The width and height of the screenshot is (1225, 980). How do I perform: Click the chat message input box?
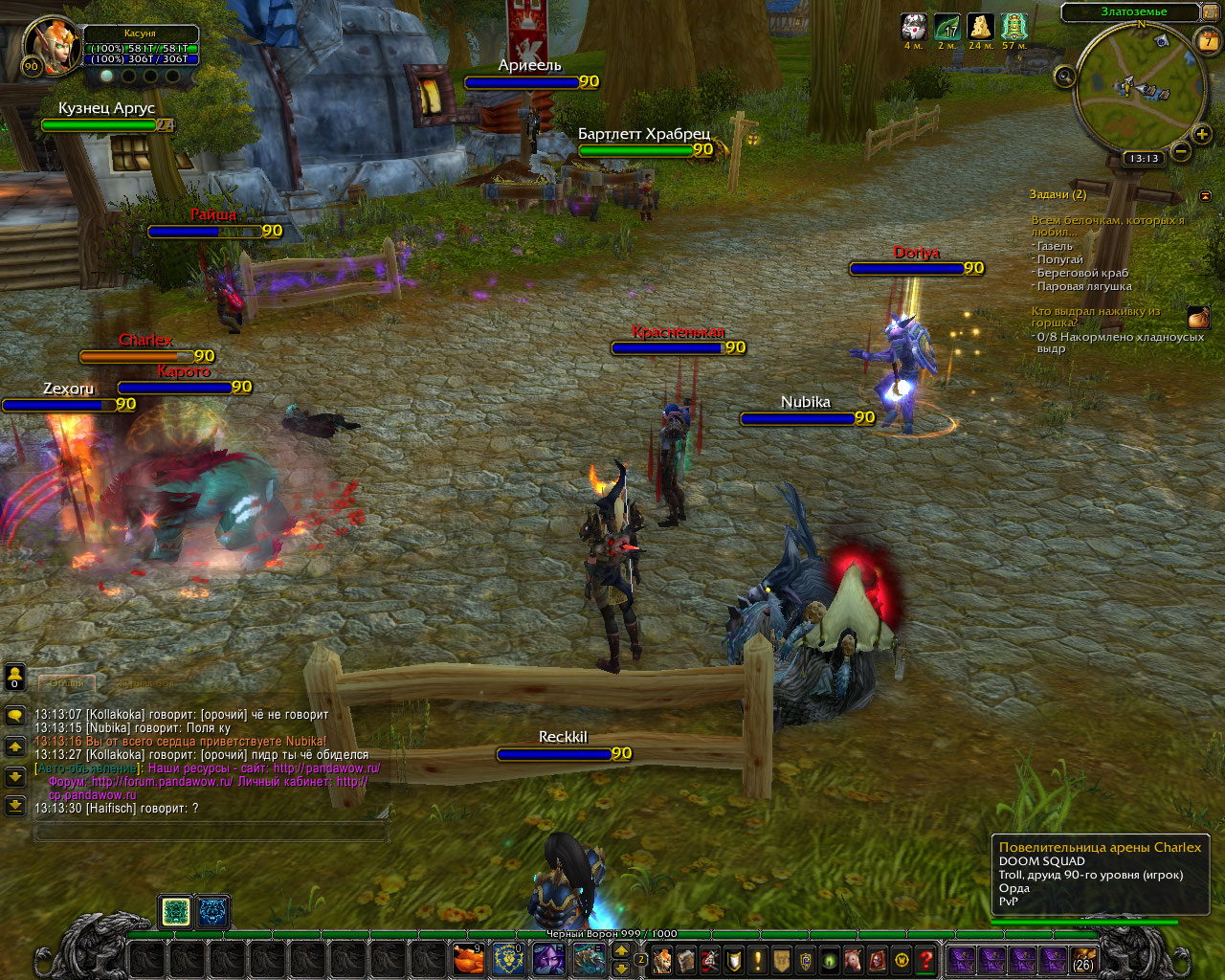tap(211, 833)
